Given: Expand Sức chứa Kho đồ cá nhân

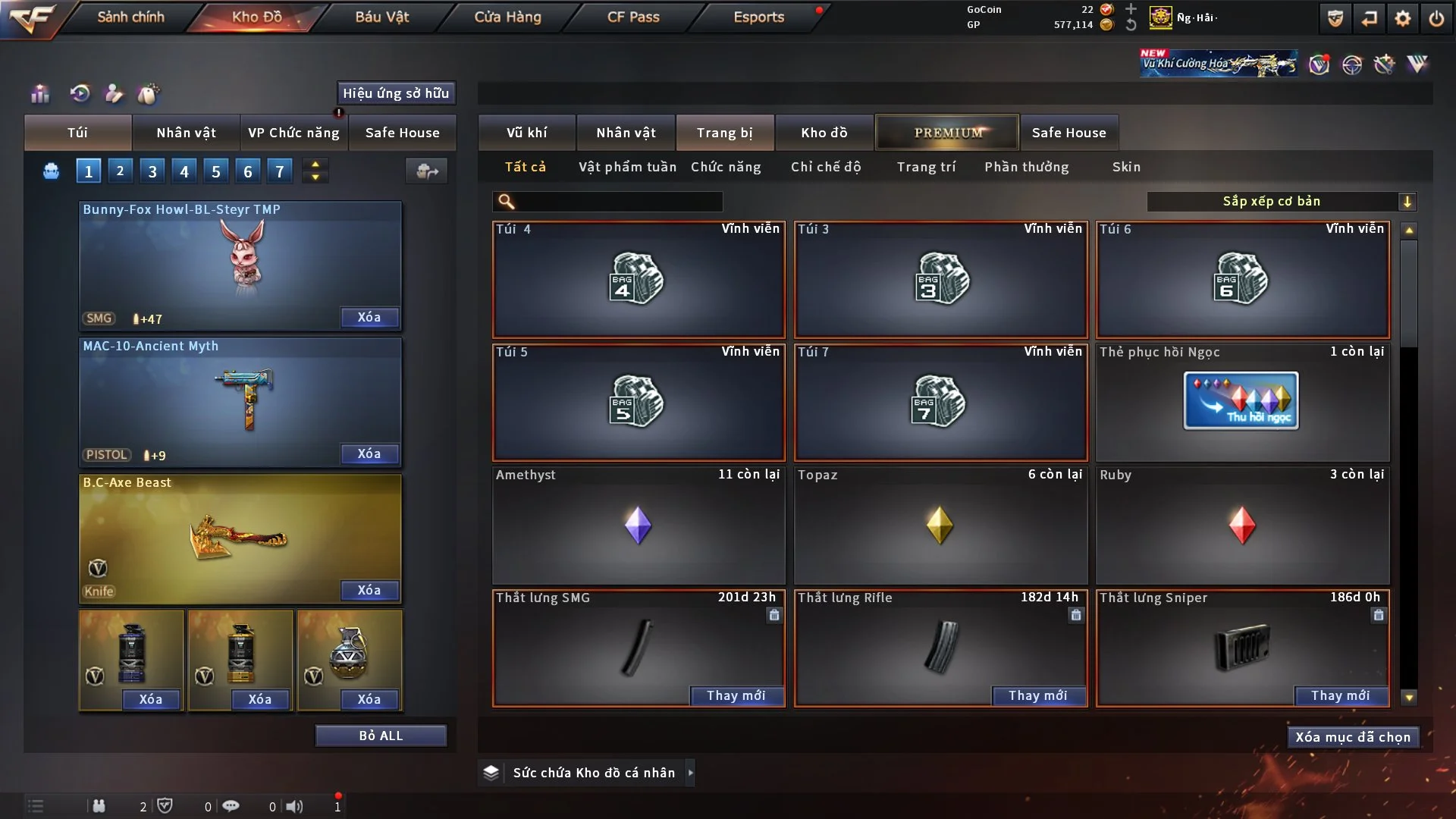Looking at the screenshot, I should click(x=689, y=773).
